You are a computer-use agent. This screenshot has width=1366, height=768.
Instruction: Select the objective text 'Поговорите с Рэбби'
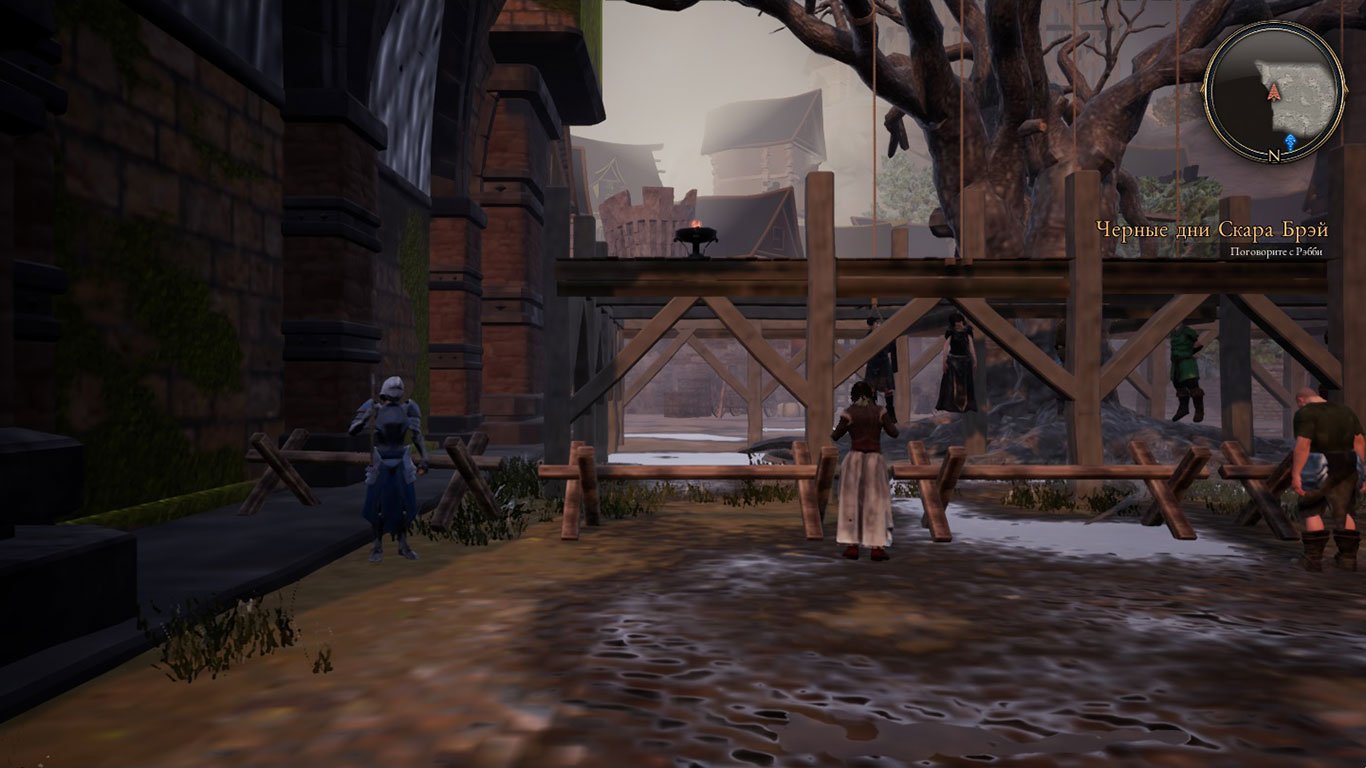[1277, 250]
